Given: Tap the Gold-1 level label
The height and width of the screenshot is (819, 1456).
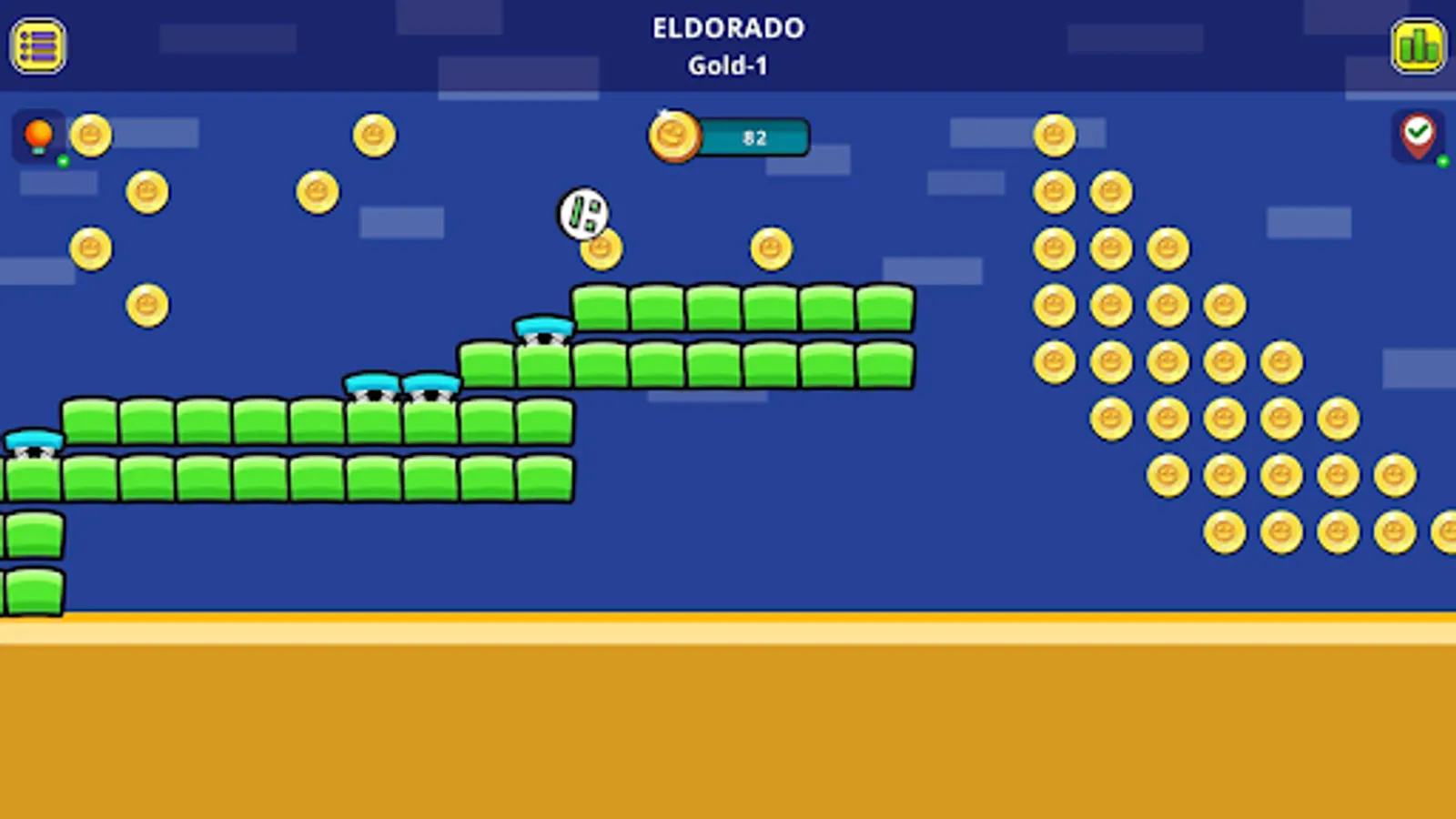Looking at the screenshot, I should (728, 65).
